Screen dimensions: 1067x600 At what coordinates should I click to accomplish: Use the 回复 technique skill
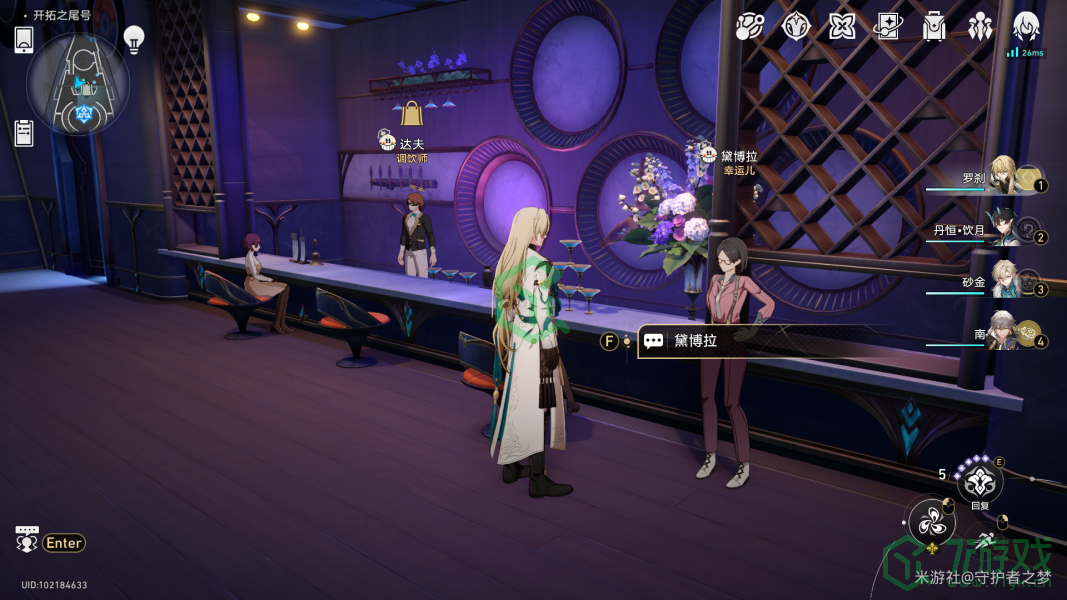pyautogui.click(x=979, y=482)
